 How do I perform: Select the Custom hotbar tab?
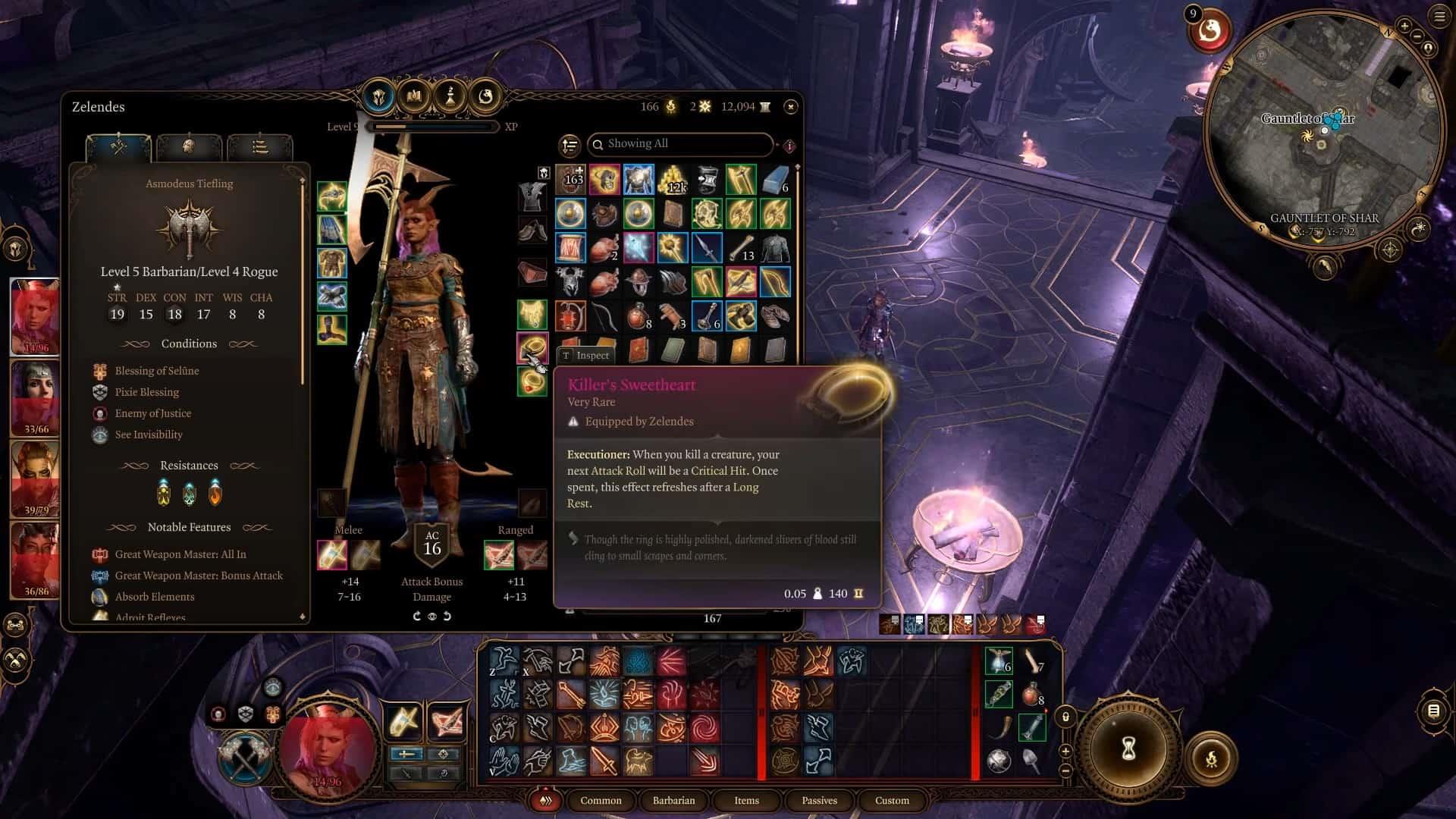[892, 800]
